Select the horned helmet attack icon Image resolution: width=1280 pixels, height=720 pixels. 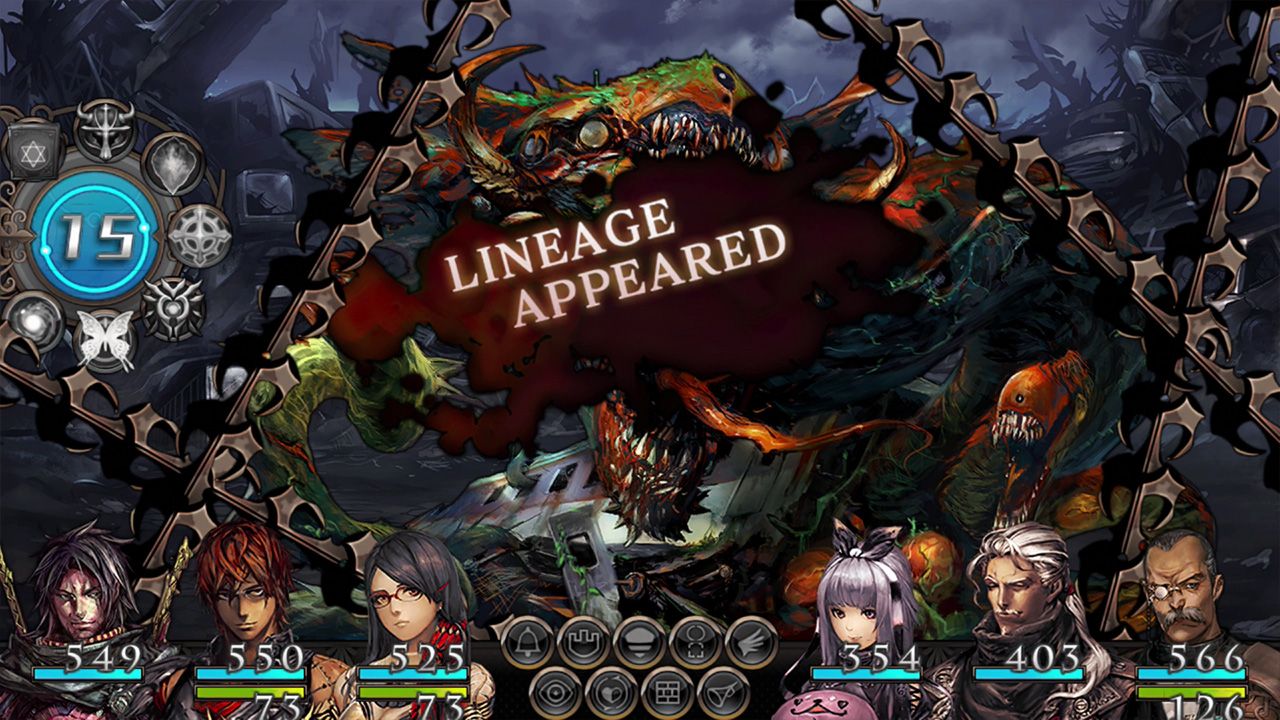[105, 132]
